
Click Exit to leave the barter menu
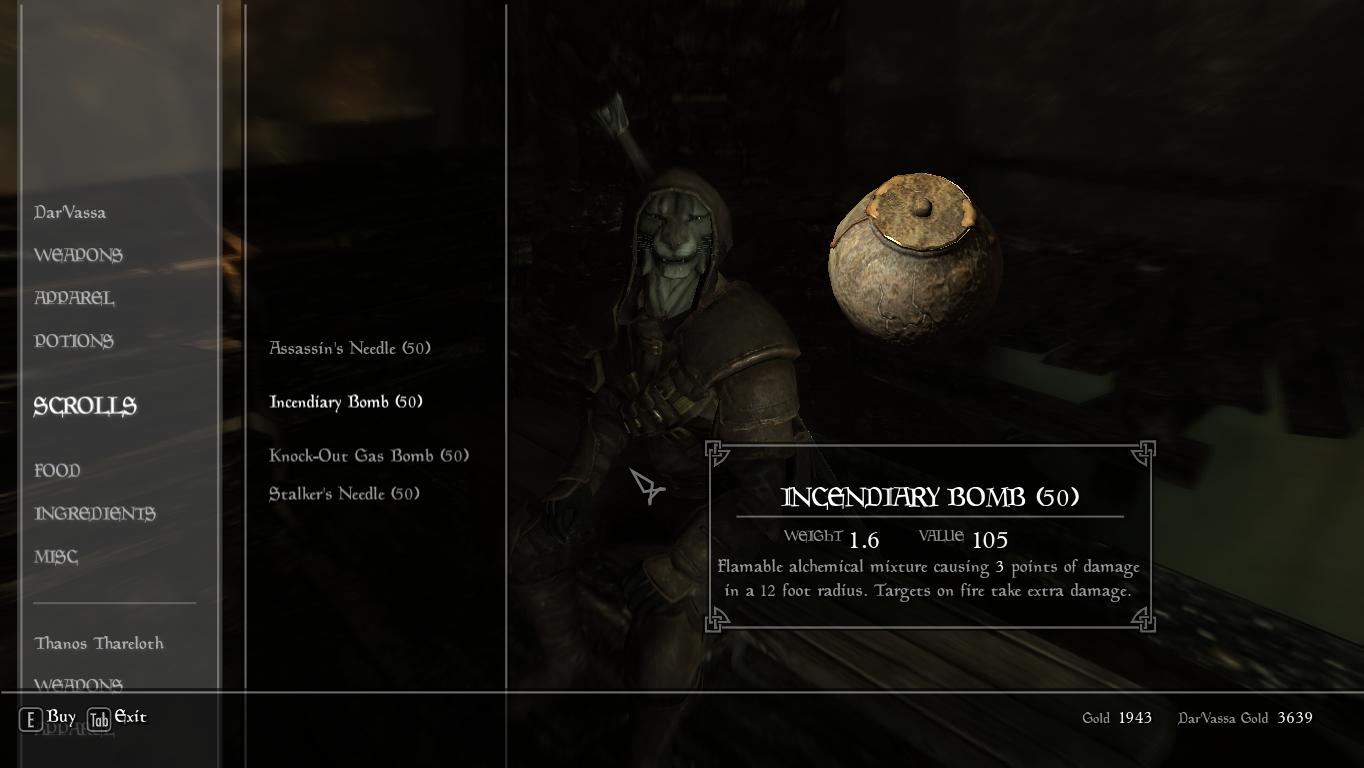point(129,718)
